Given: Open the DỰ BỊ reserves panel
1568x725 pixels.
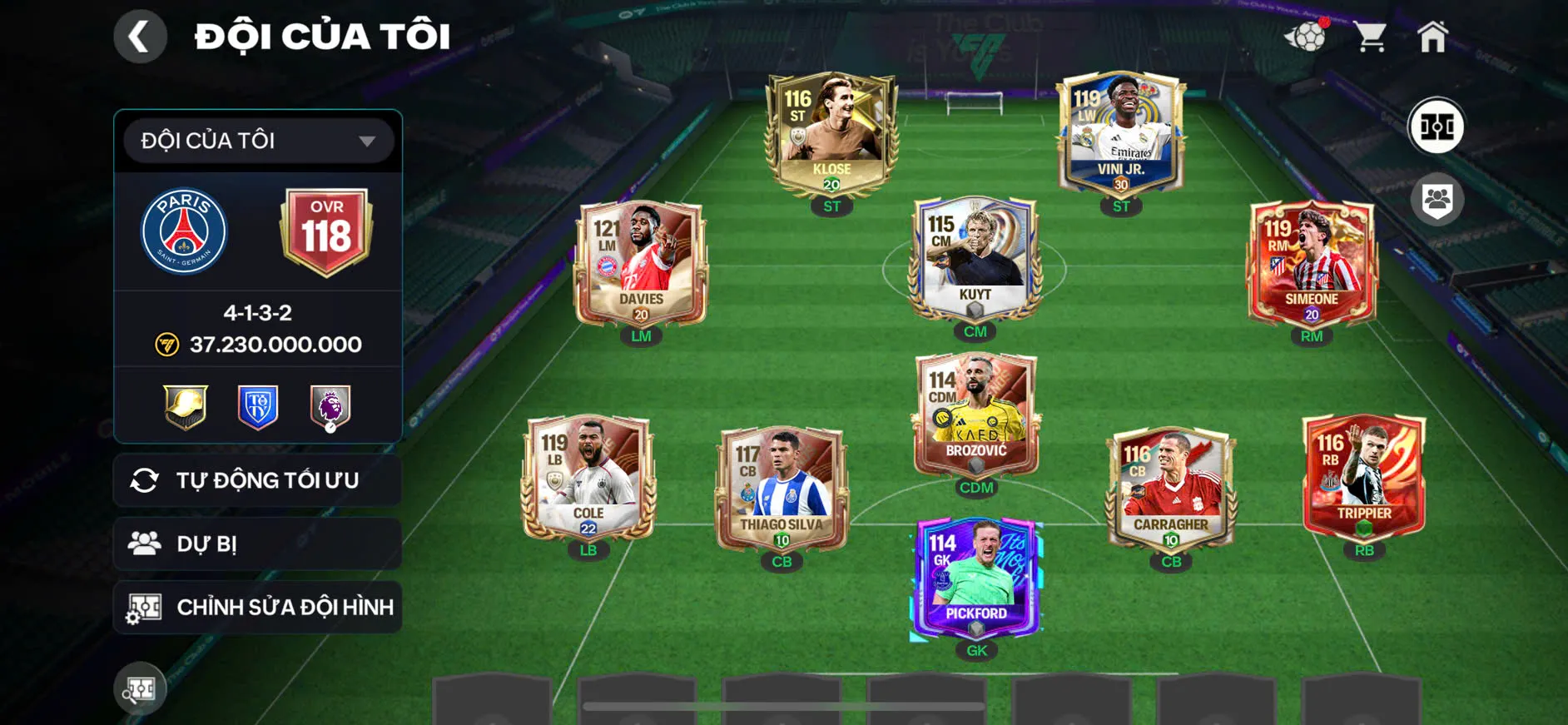Looking at the screenshot, I should pyautogui.click(x=256, y=544).
